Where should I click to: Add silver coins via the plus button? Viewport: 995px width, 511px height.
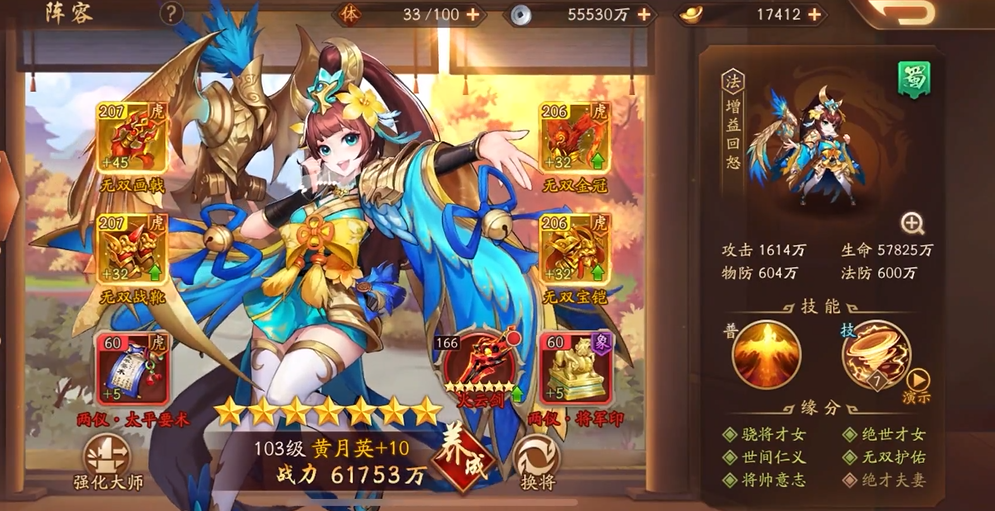643,14
